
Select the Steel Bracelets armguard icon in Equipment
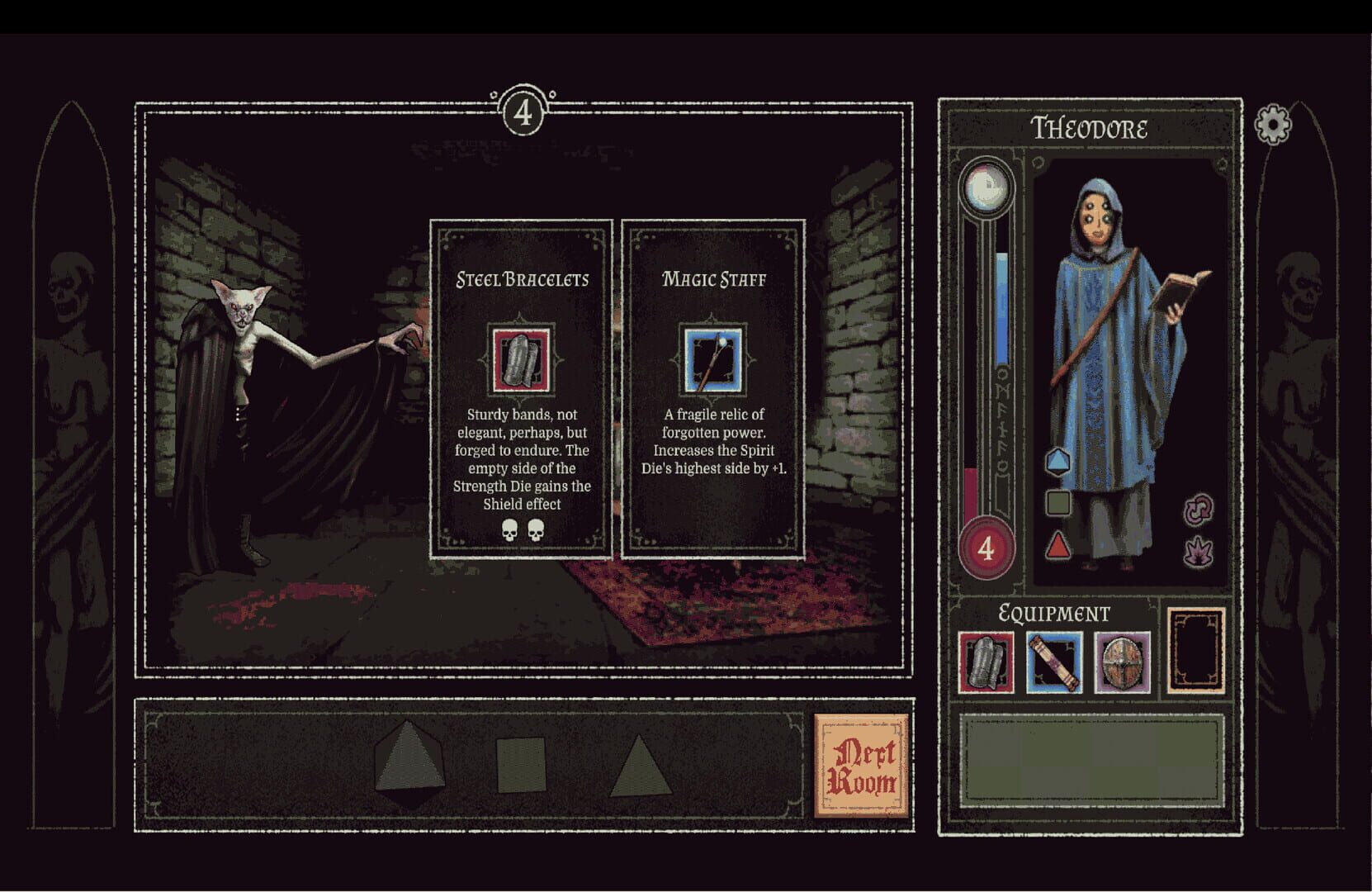point(987,661)
